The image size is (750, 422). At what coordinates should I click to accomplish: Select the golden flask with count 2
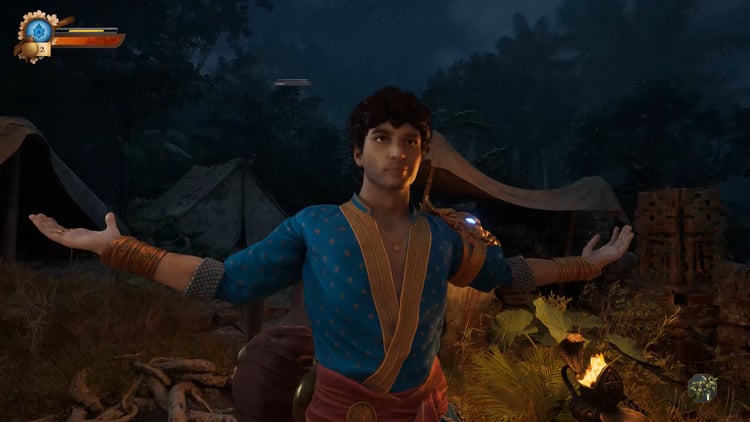32,49
